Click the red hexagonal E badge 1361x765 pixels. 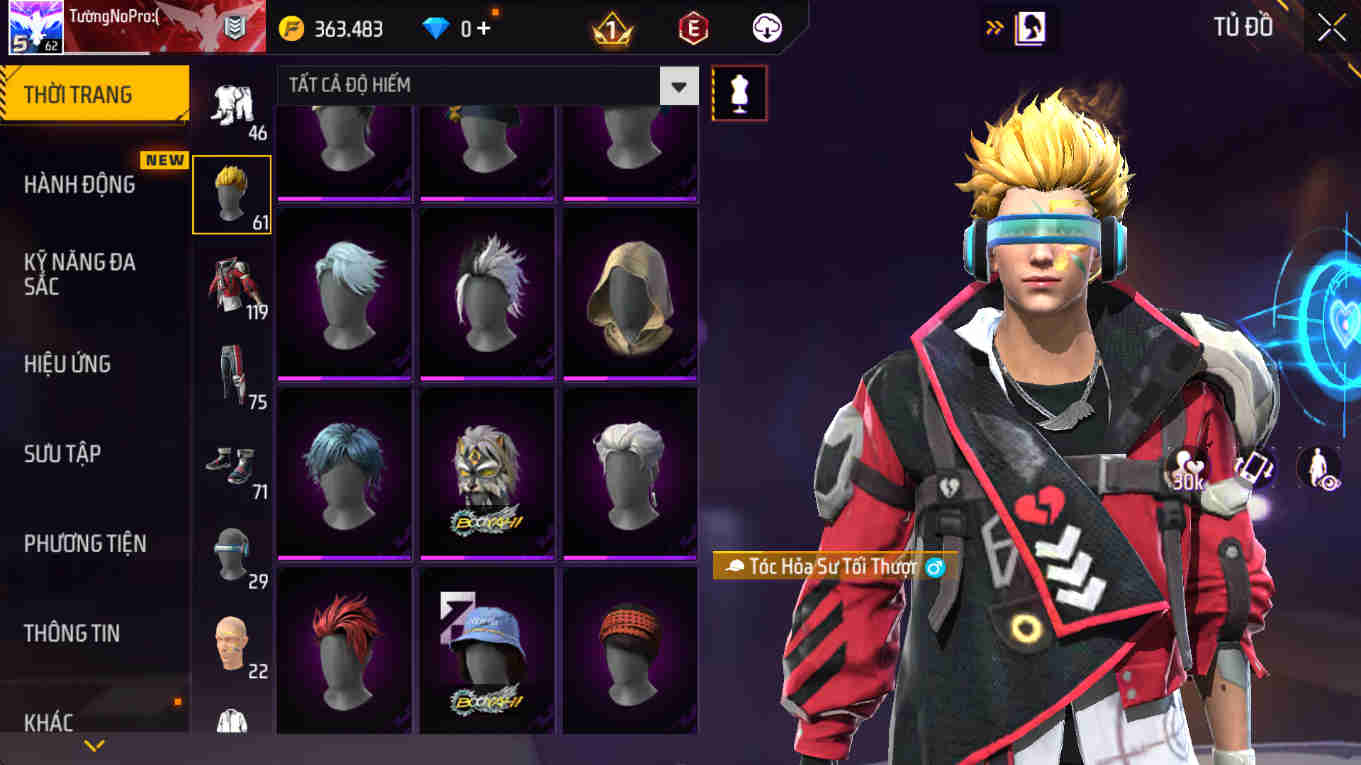click(691, 28)
